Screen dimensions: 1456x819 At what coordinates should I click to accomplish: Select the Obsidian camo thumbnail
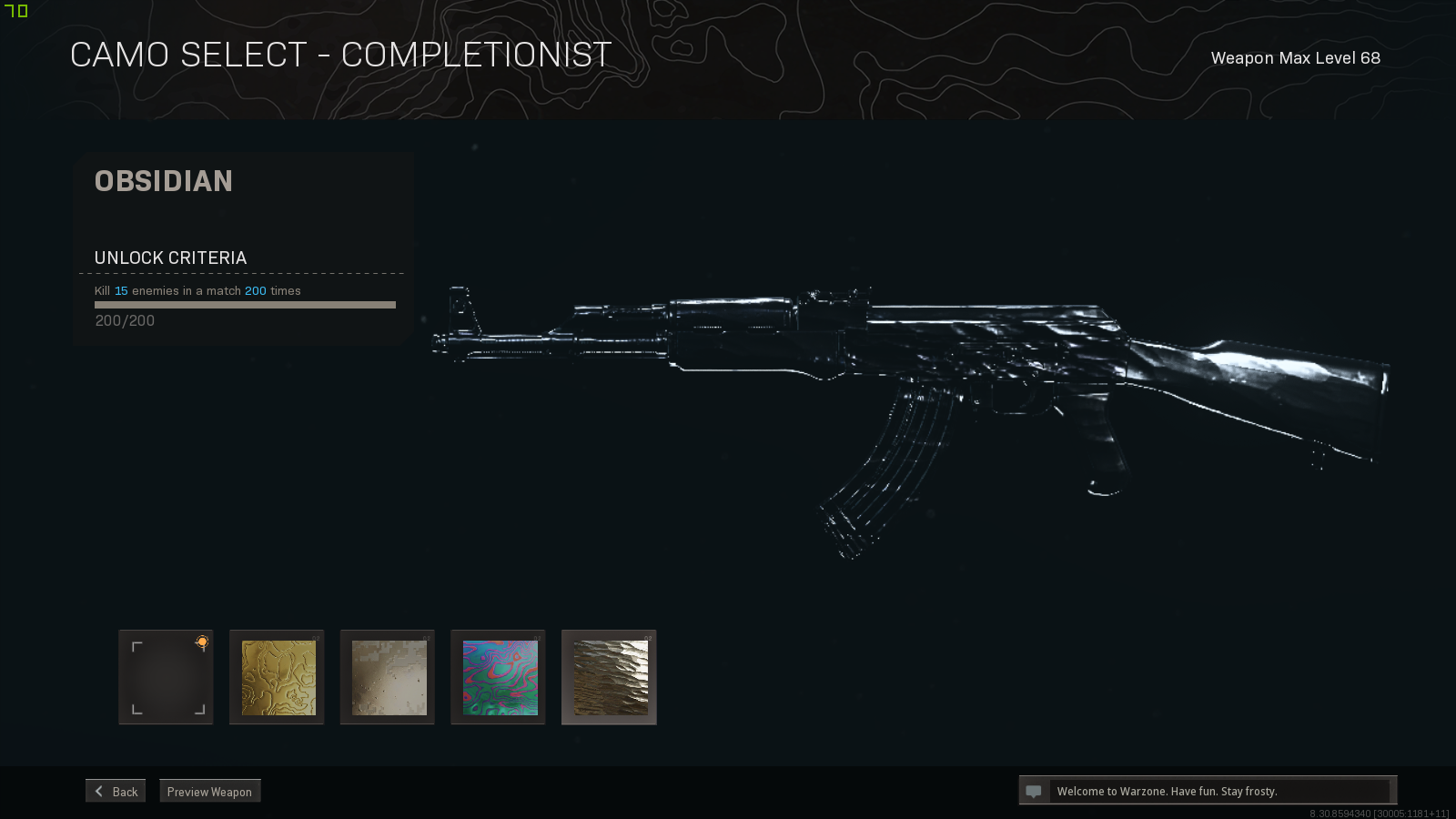point(609,677)
